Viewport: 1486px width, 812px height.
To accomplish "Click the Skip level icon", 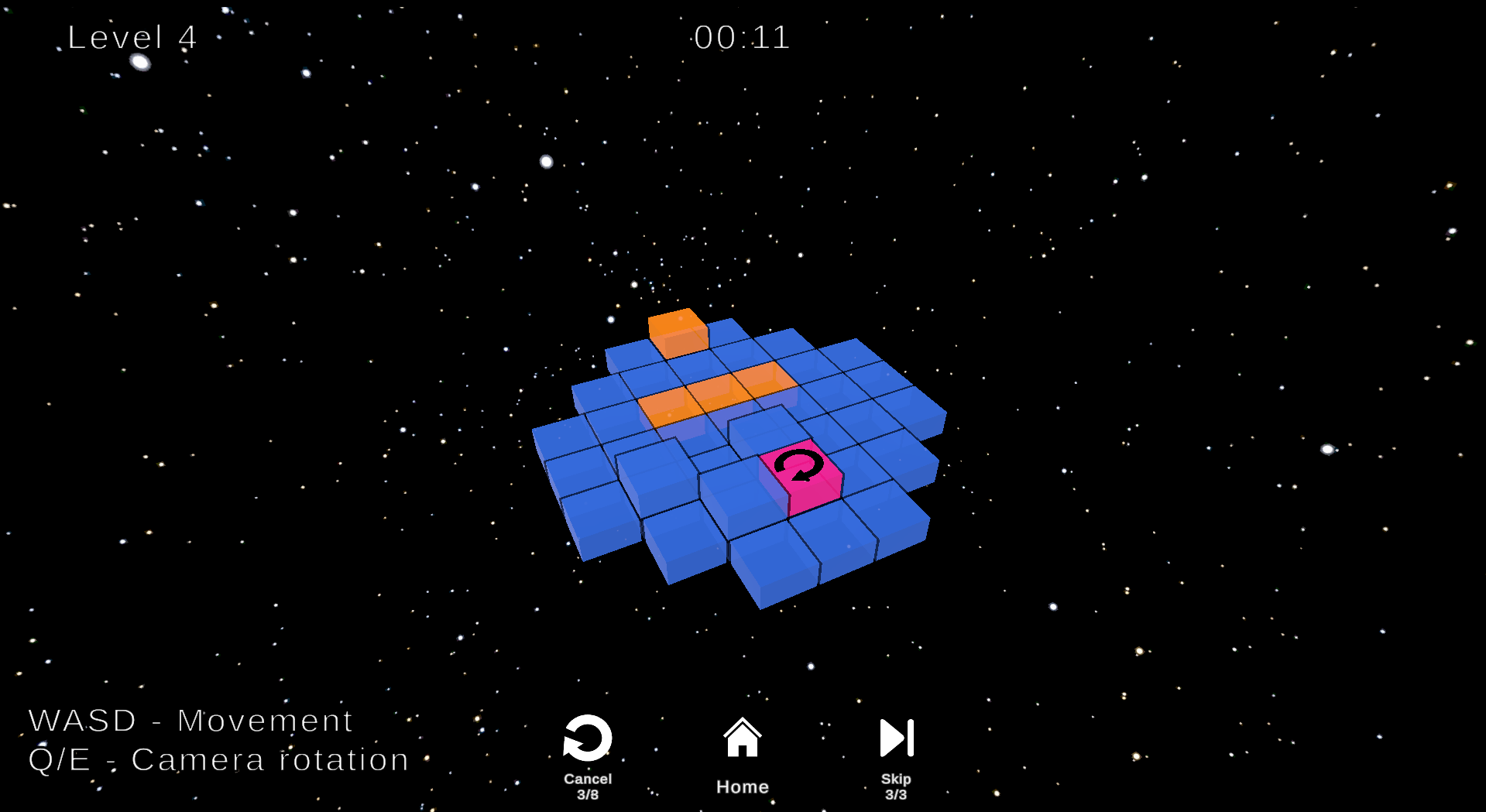I will [x=895, y=737].
